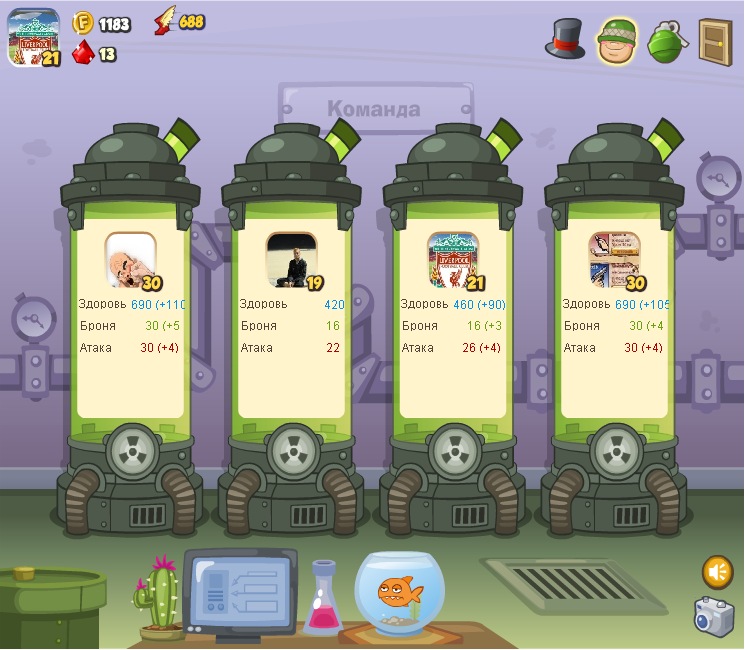745x650 pixels.
Task: Click the red ruby gems icon
Action: click(x=82, y=52)
